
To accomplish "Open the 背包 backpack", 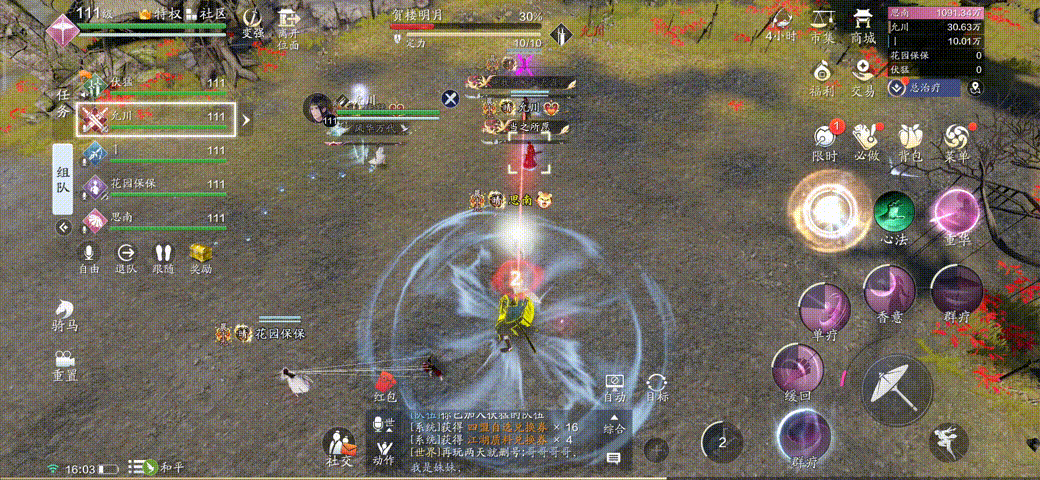I will point(909,140).
